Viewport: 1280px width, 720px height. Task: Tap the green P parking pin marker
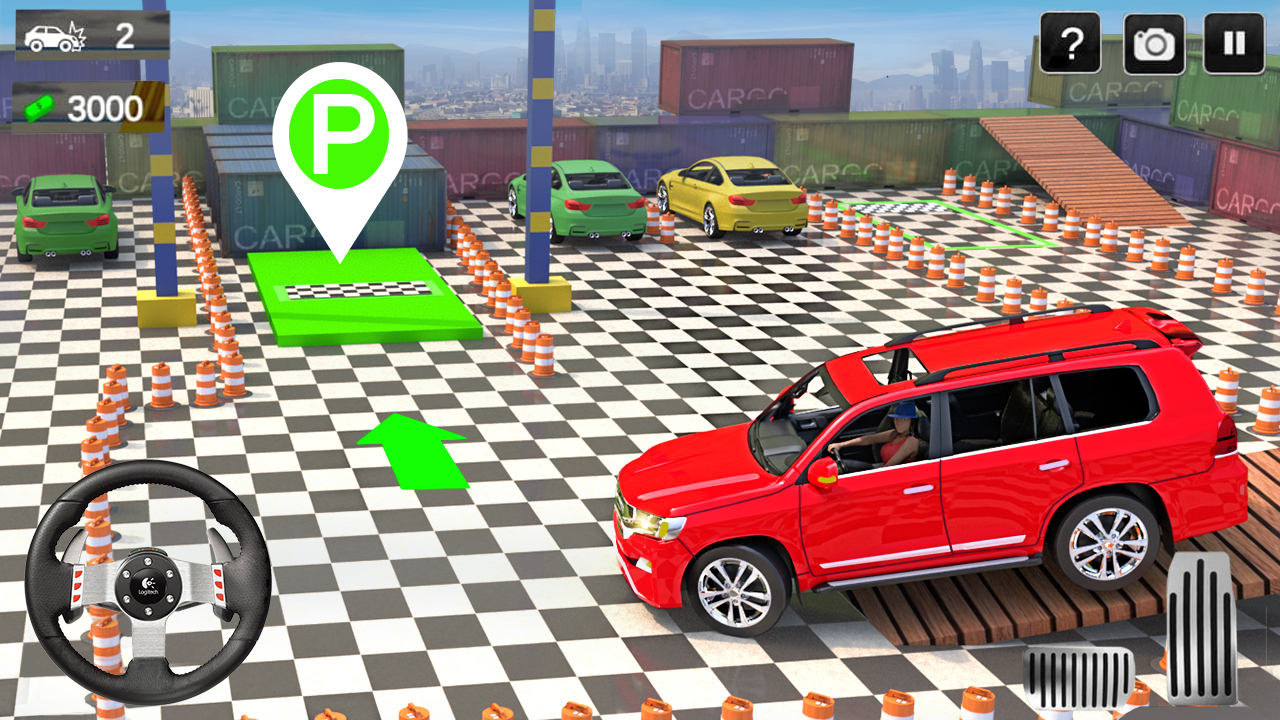click(x=339, y=125)
